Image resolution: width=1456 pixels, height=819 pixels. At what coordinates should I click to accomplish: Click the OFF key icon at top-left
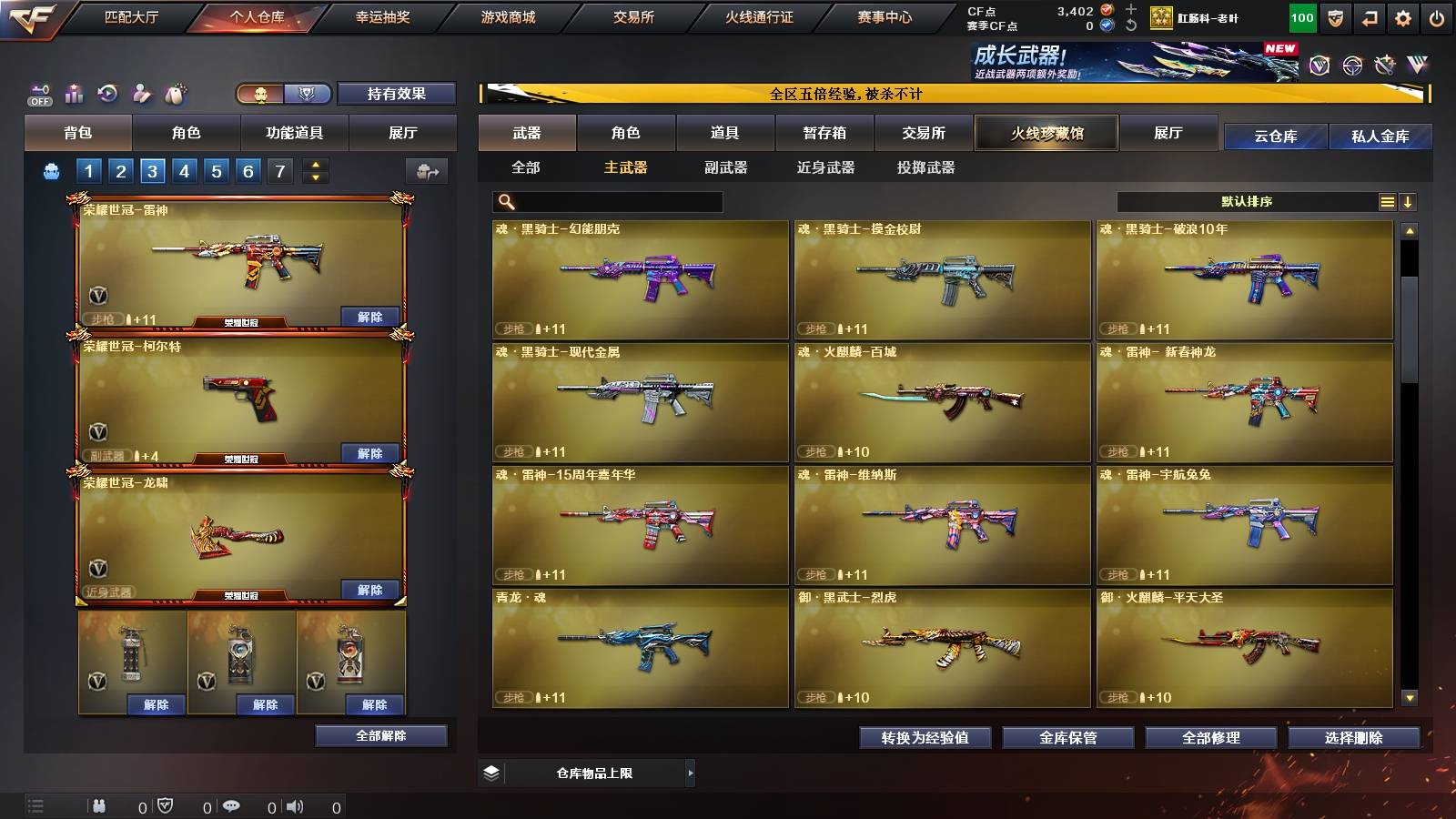(x=39, y=93)
